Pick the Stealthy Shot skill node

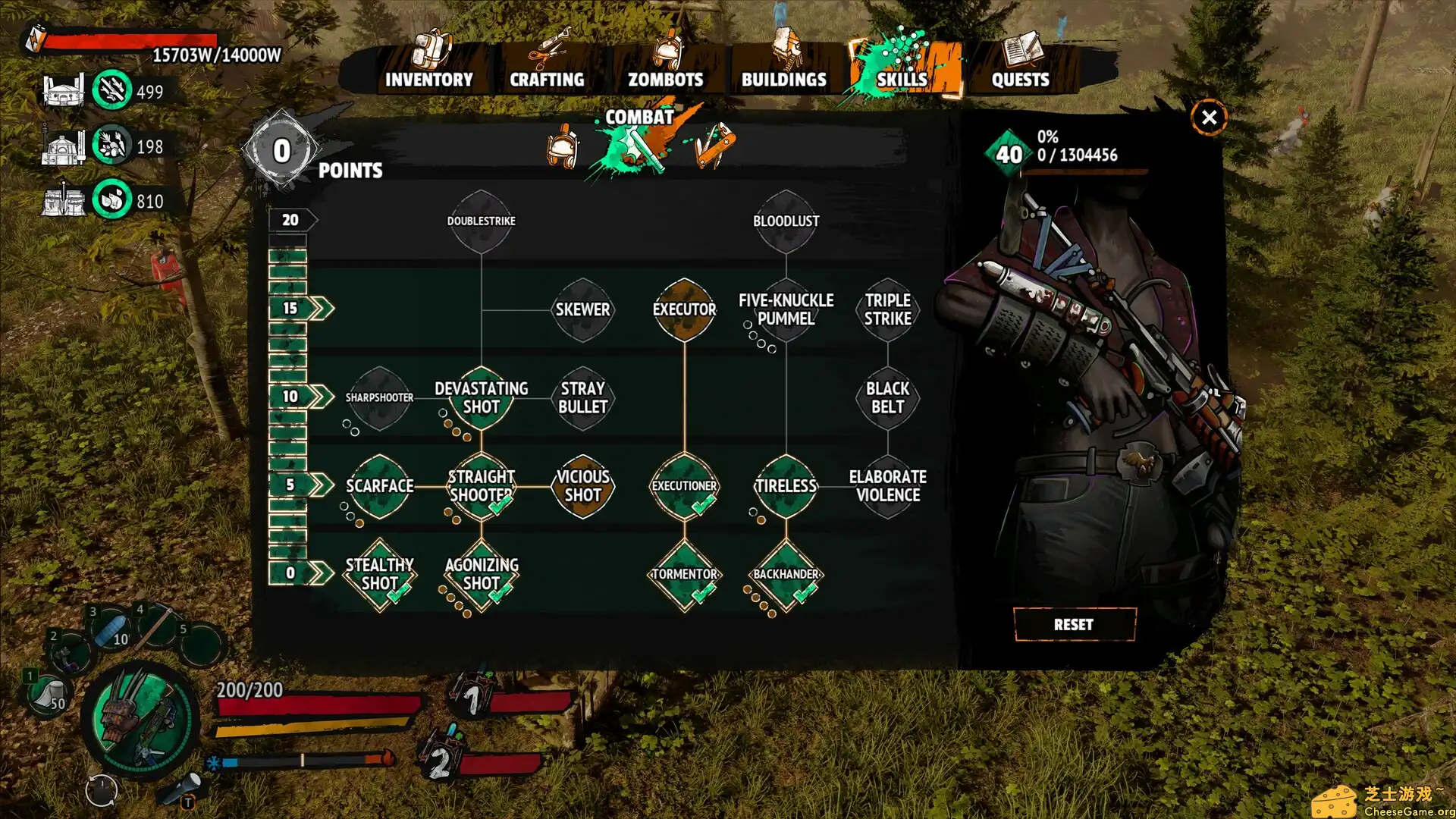(379, 574)
